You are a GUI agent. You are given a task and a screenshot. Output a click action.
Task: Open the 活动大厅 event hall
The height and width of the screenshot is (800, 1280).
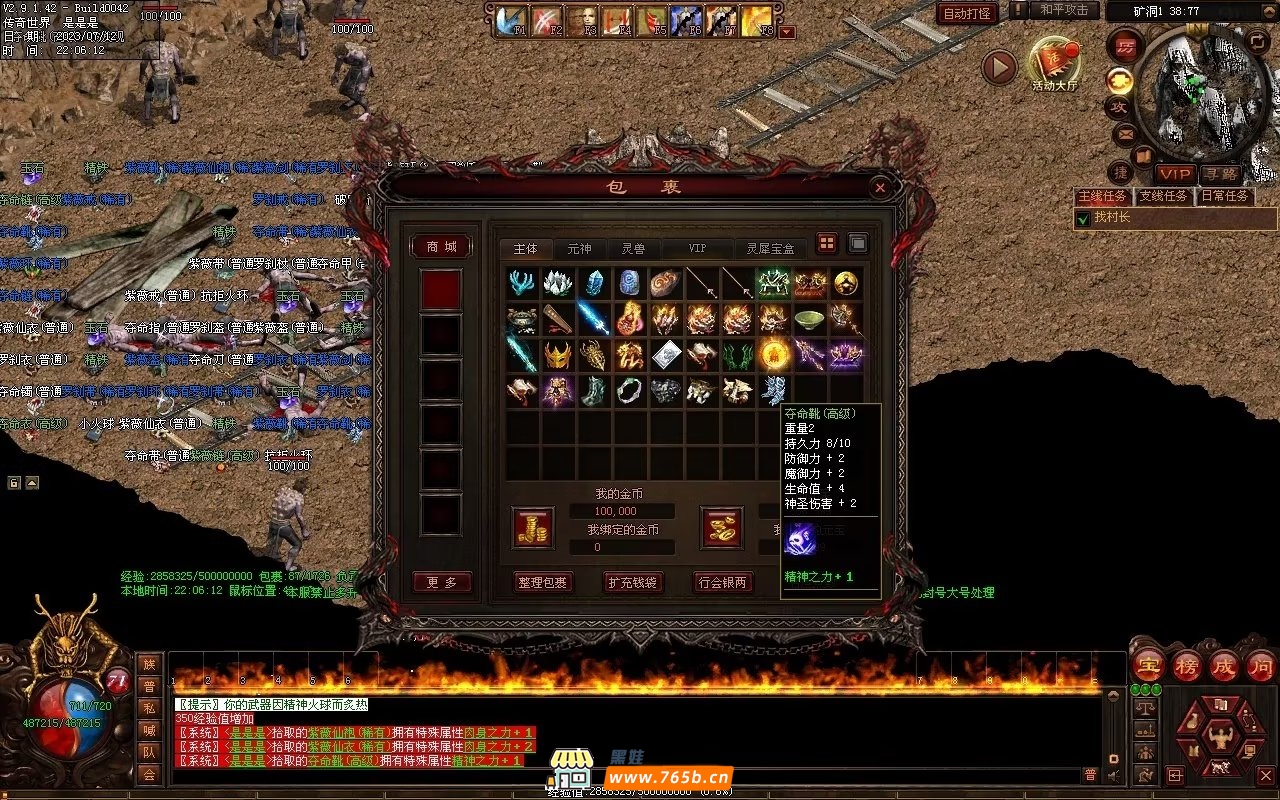pyautogui.click(x=1055, y=64)
